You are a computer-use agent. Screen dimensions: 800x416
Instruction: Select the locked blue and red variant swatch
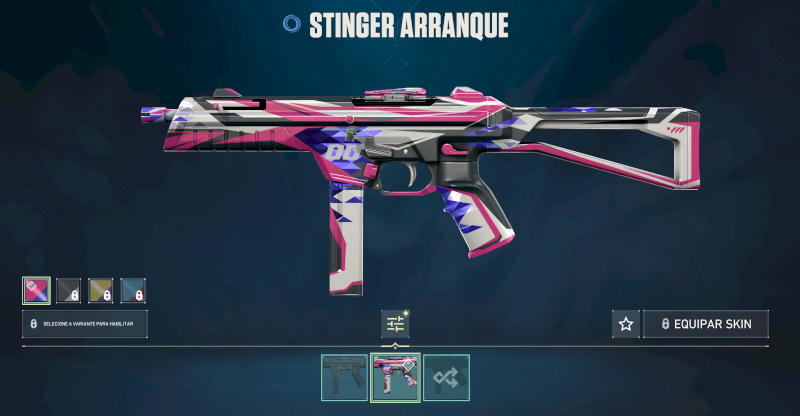pyautogui.click(x=133, y=290)
